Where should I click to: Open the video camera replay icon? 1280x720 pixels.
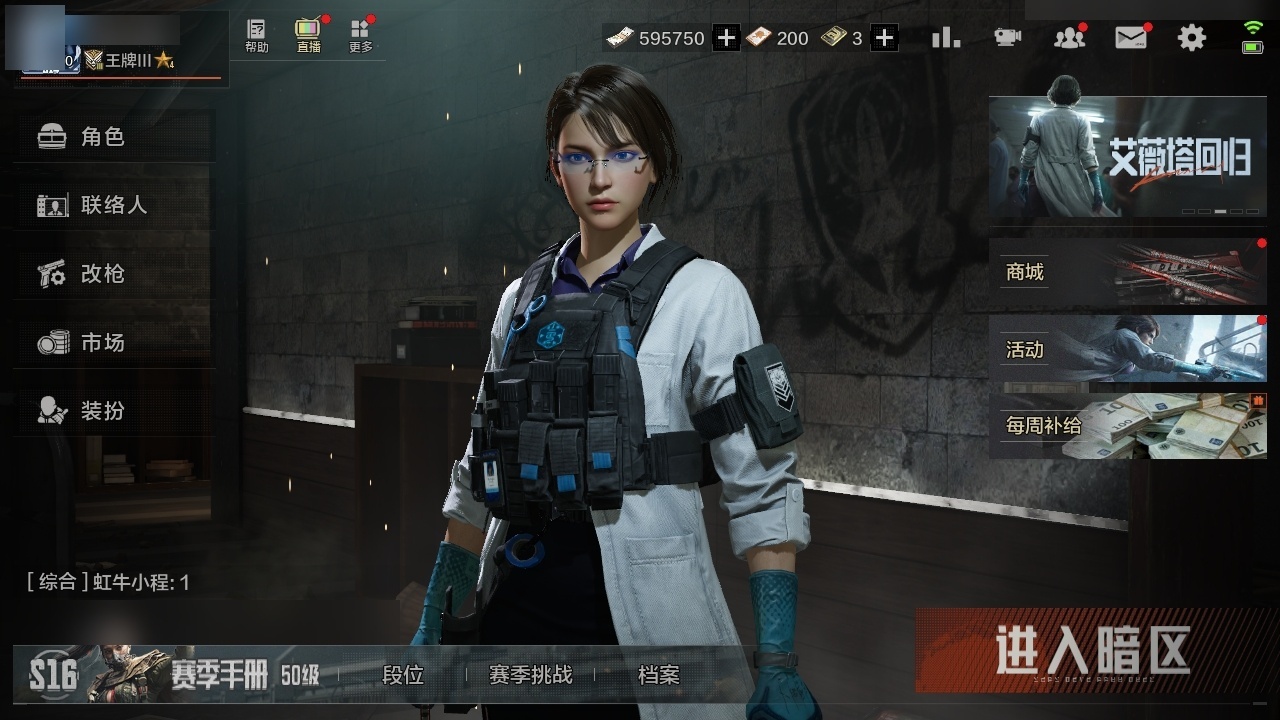[1007, 38]
